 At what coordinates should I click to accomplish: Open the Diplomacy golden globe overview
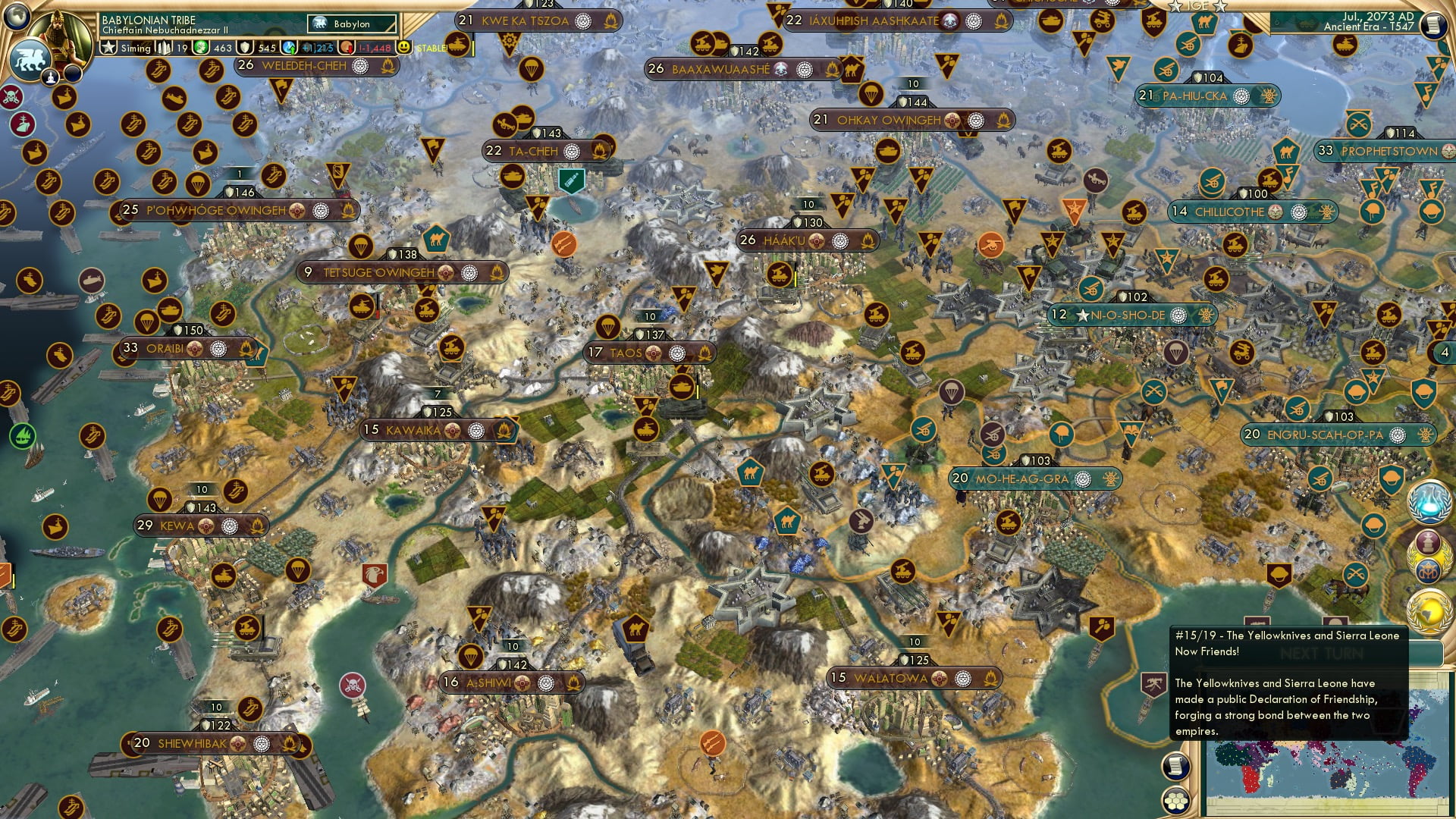[1429, 609]
